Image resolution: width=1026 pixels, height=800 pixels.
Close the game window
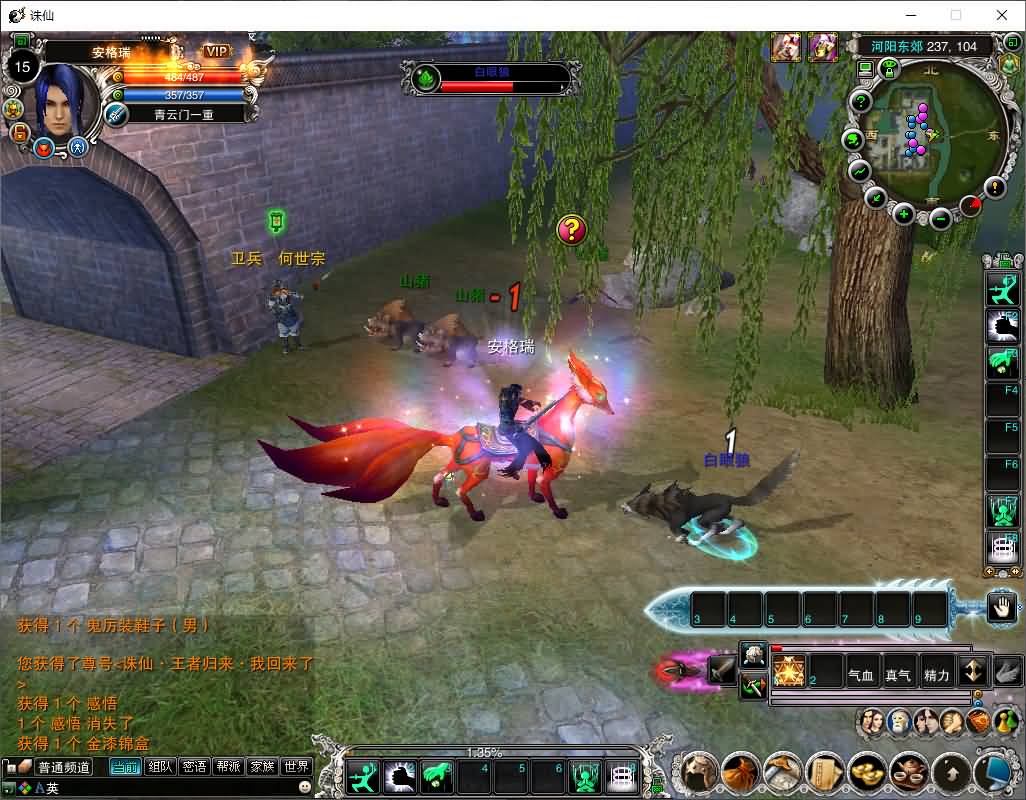click(1001, 15)
